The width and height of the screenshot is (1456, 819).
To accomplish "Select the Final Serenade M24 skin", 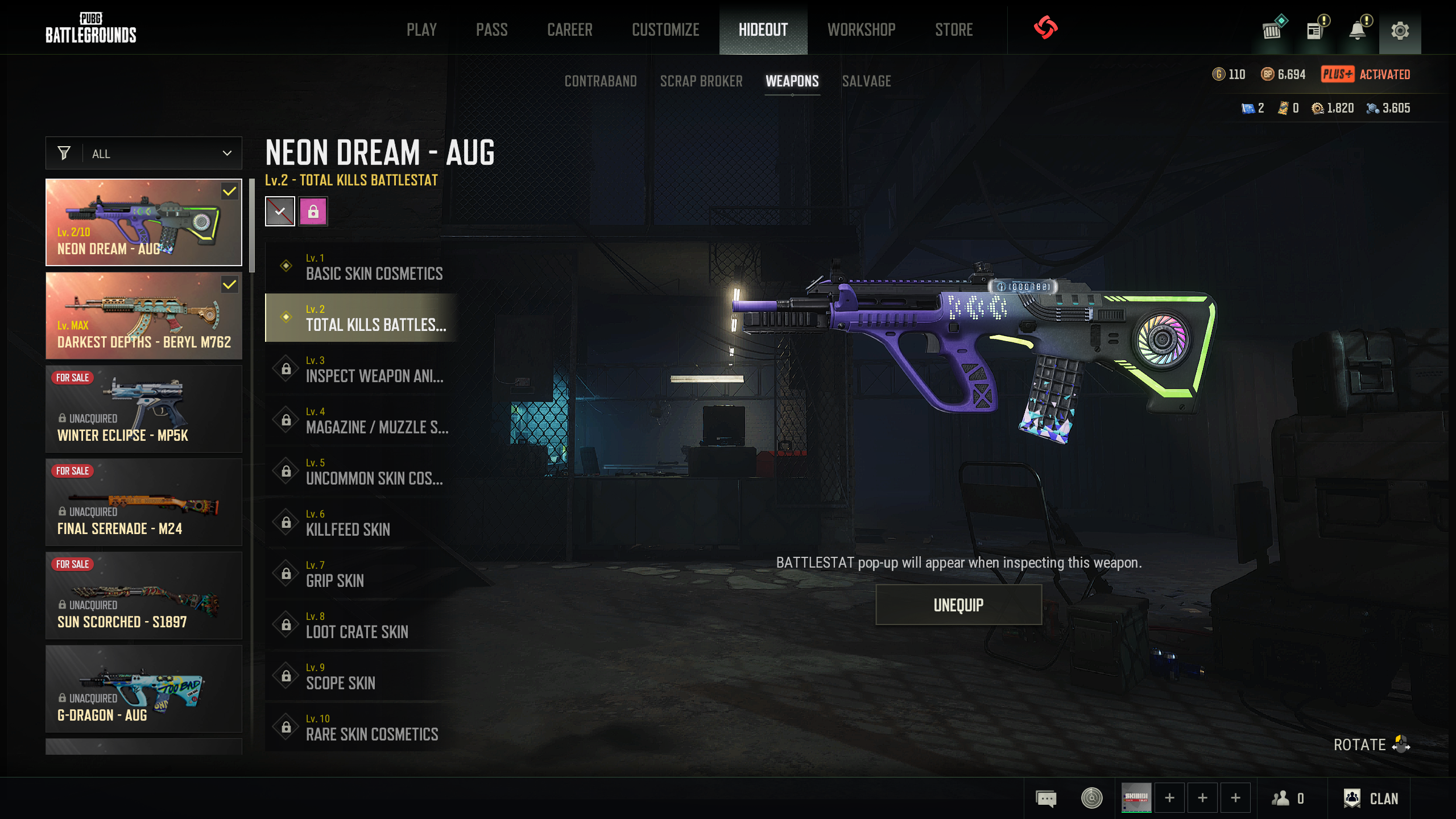I will pyautogui.click(x=144, y=502).
